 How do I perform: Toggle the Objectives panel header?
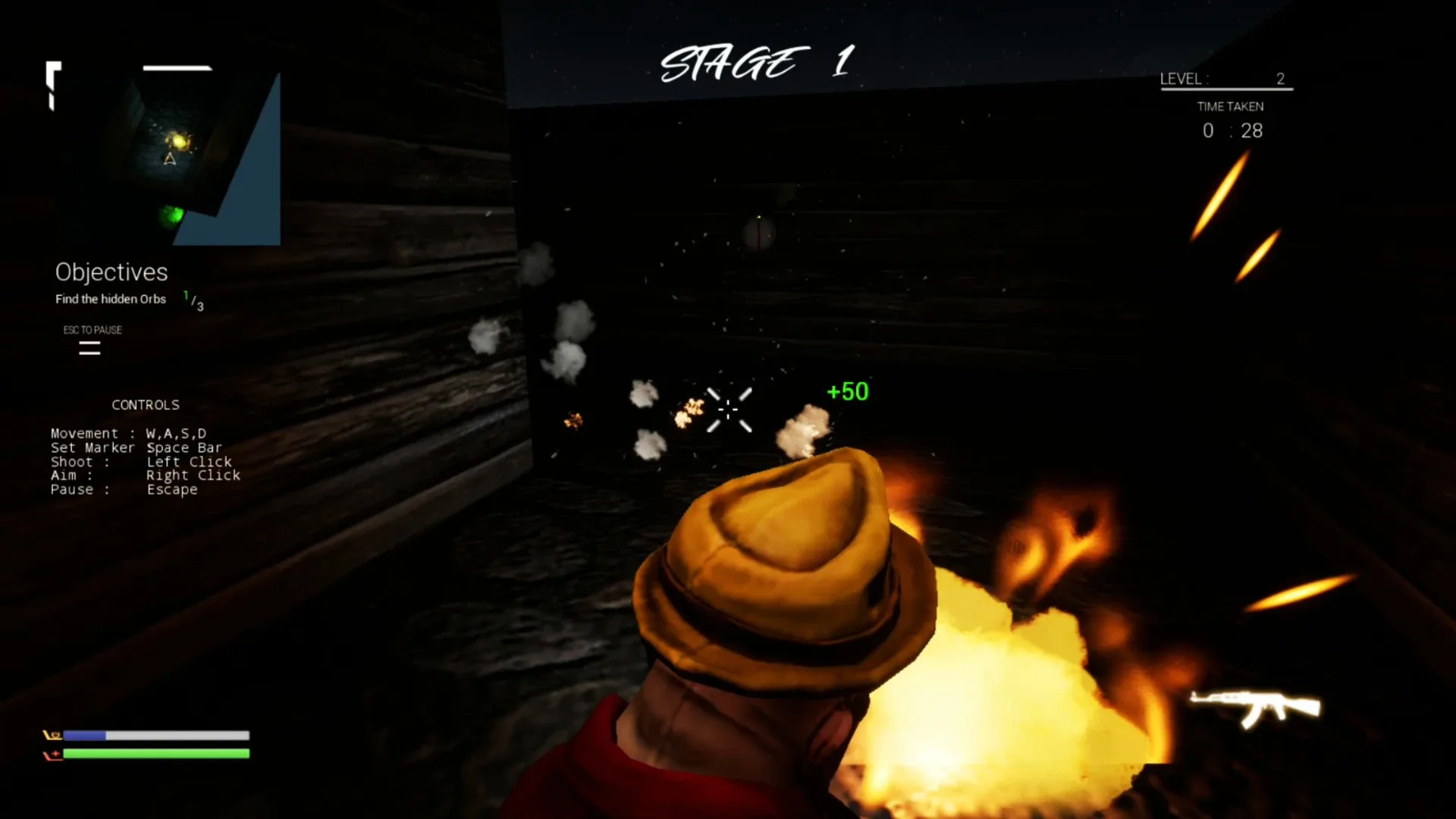tap(111, 272)
